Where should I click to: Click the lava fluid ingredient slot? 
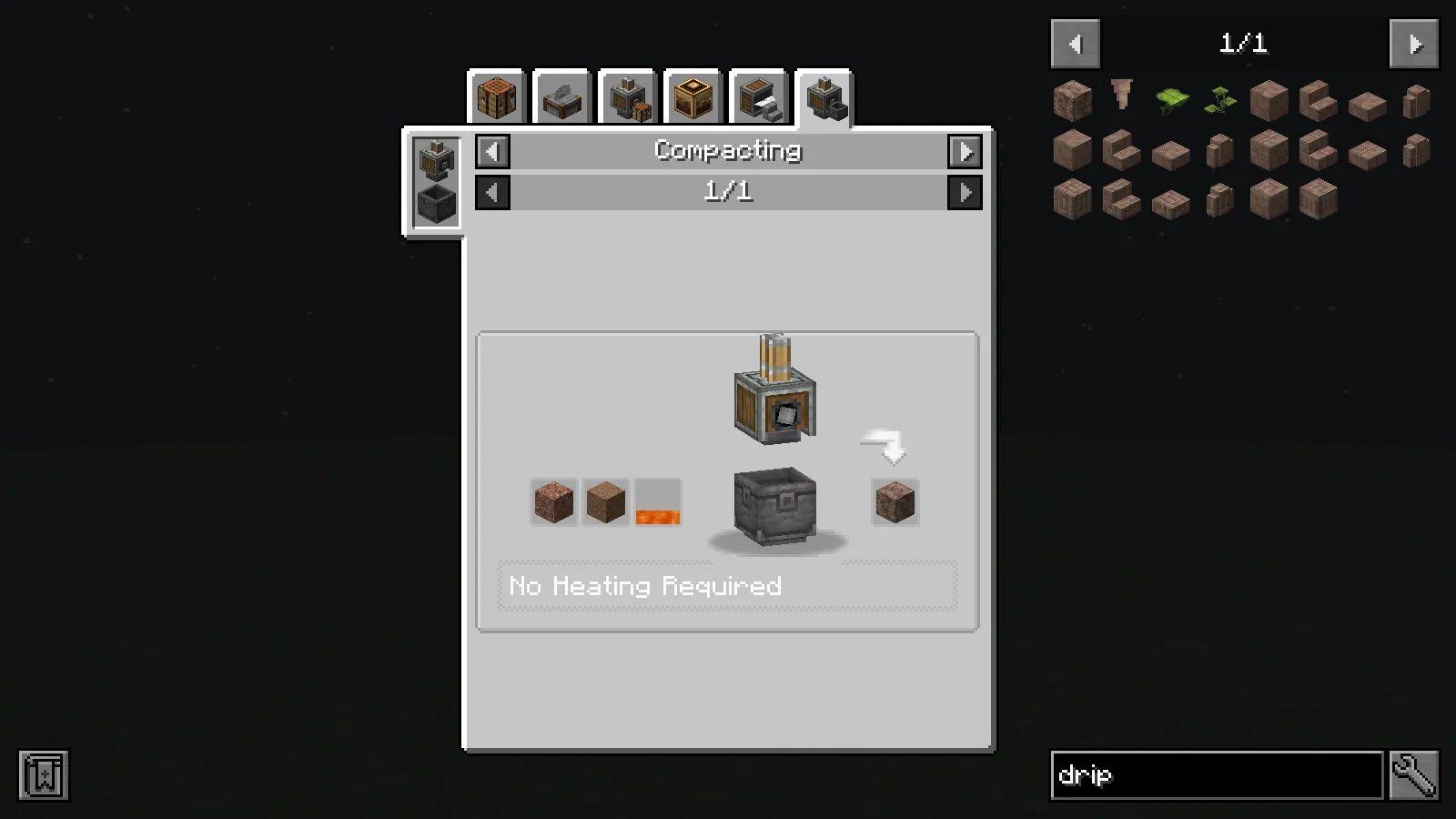pyautogui.click(x=656, y=501)
